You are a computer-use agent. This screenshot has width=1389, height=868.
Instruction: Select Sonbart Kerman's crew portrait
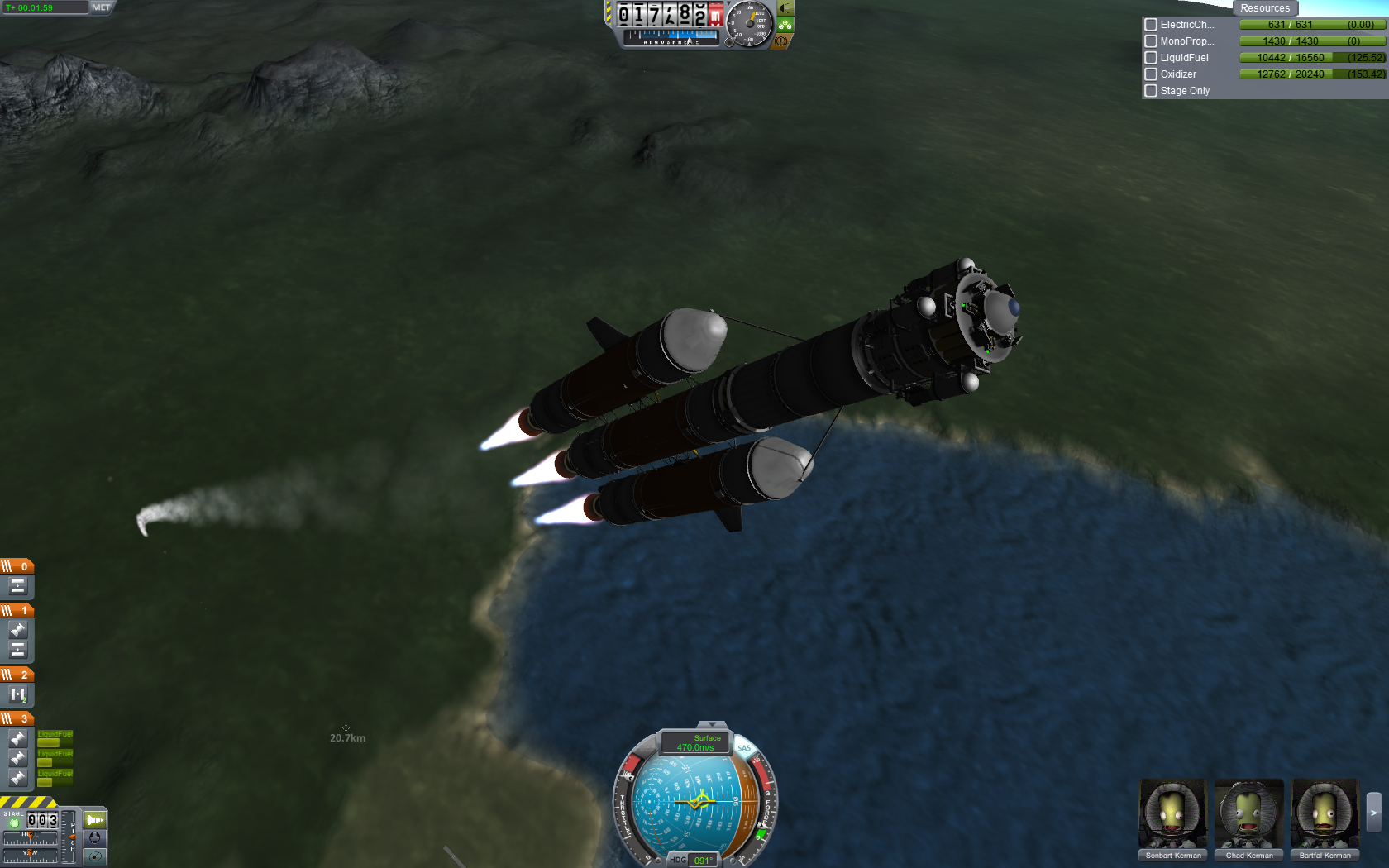(1172, 814)
